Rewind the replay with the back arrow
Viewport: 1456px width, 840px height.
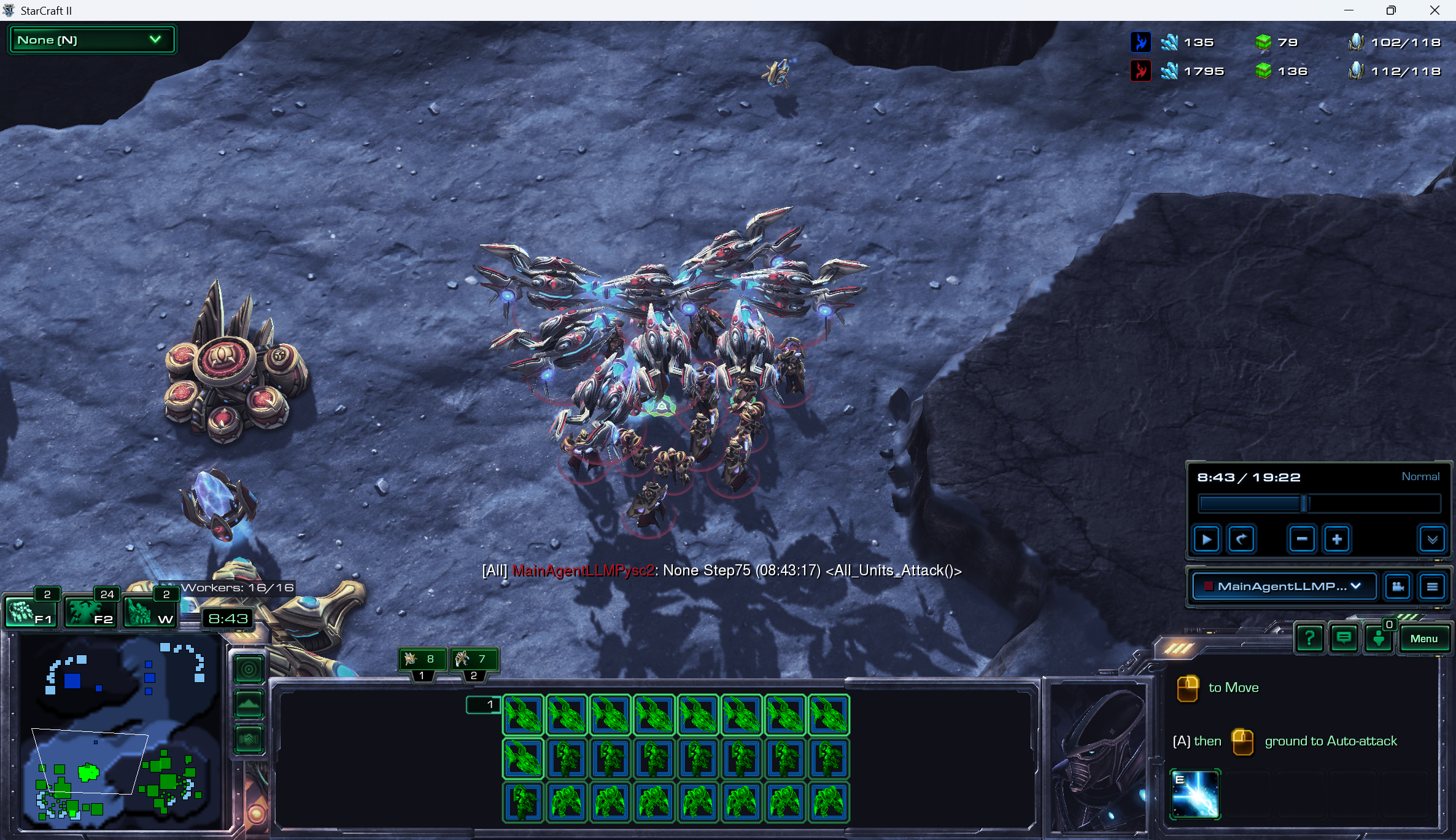tap(1241, 540)
